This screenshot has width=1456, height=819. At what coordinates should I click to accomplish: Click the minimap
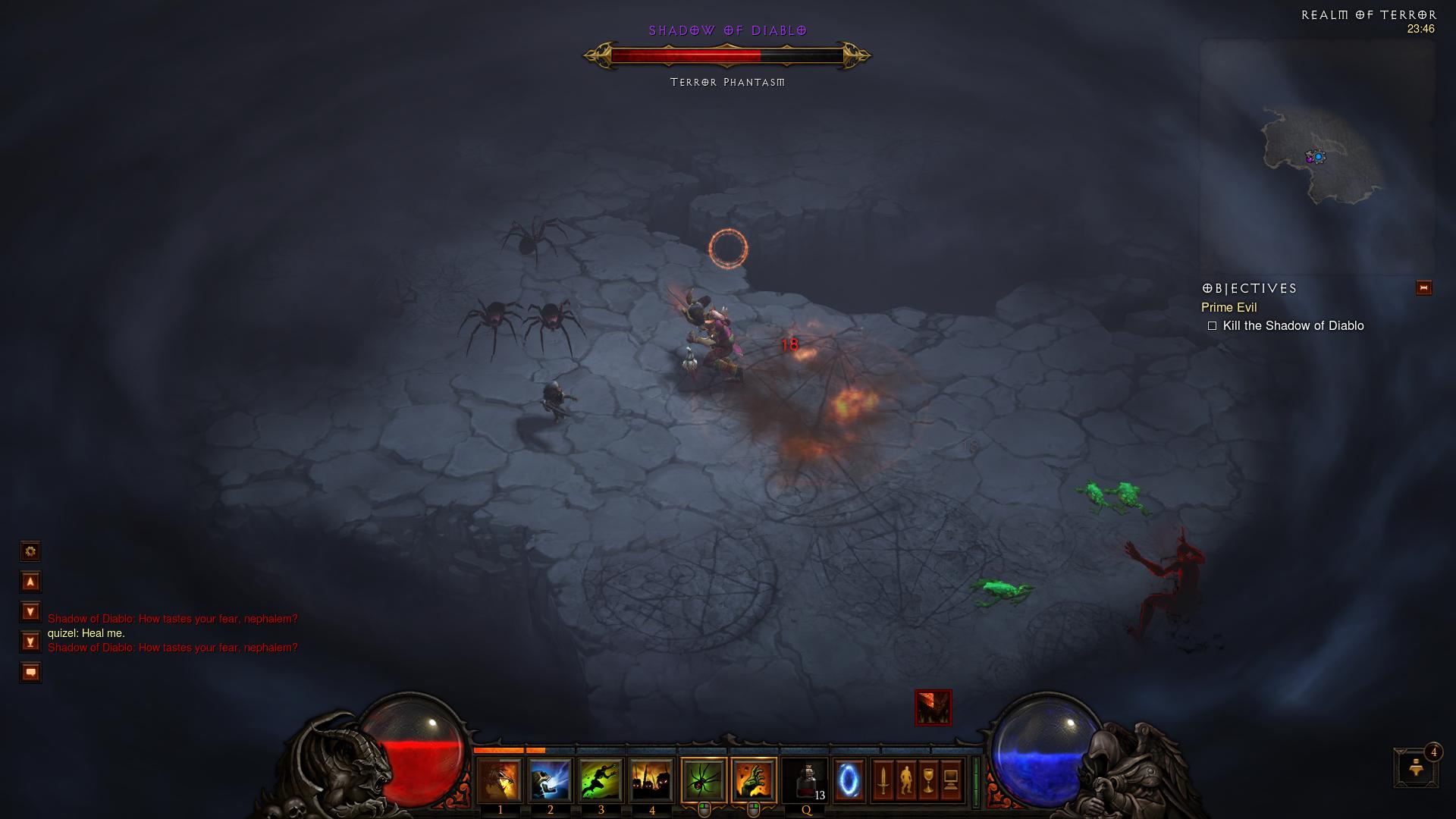tap(1317, 157)
